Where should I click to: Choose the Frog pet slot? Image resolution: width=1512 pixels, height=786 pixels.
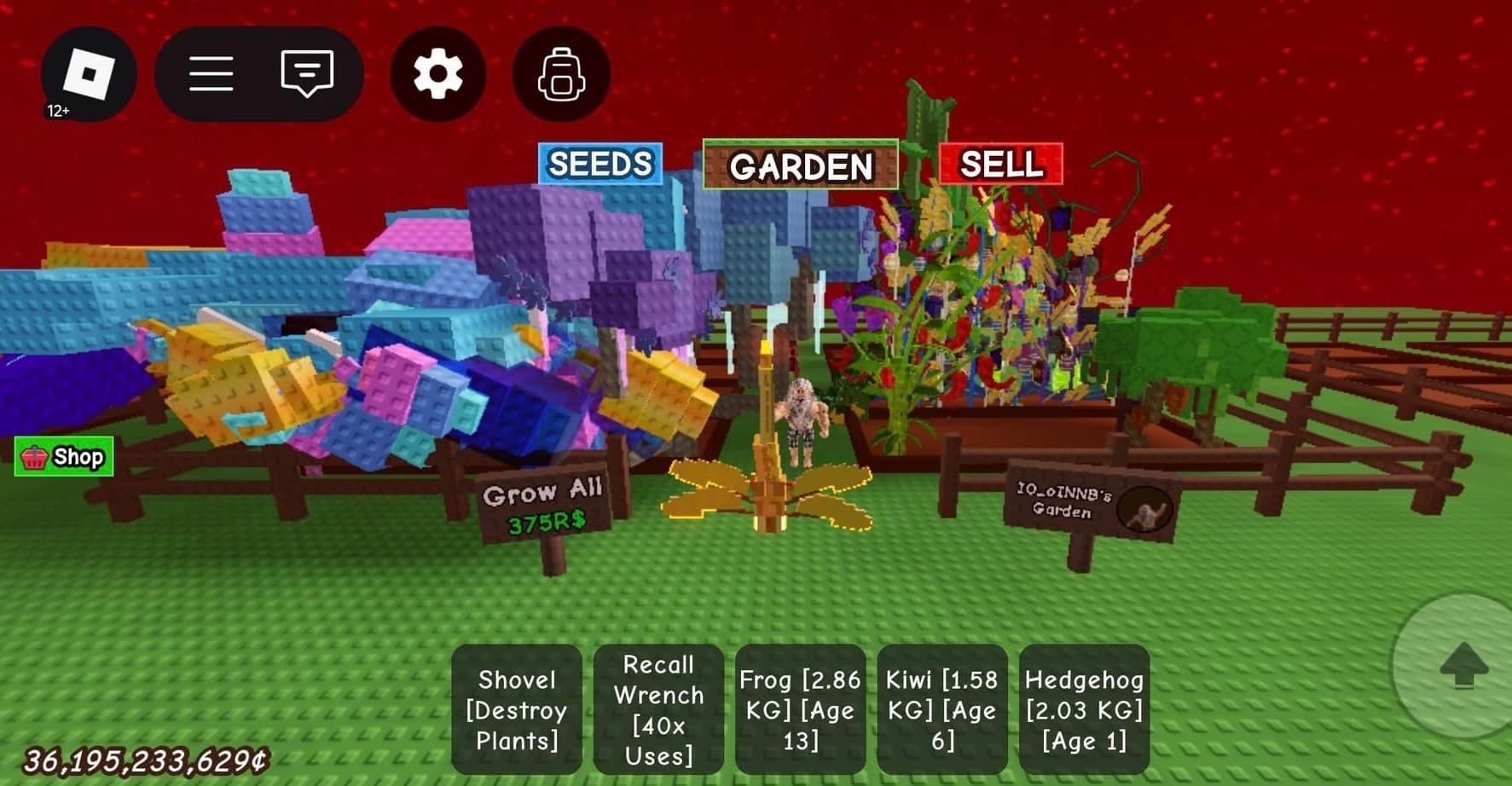[800, 709]
